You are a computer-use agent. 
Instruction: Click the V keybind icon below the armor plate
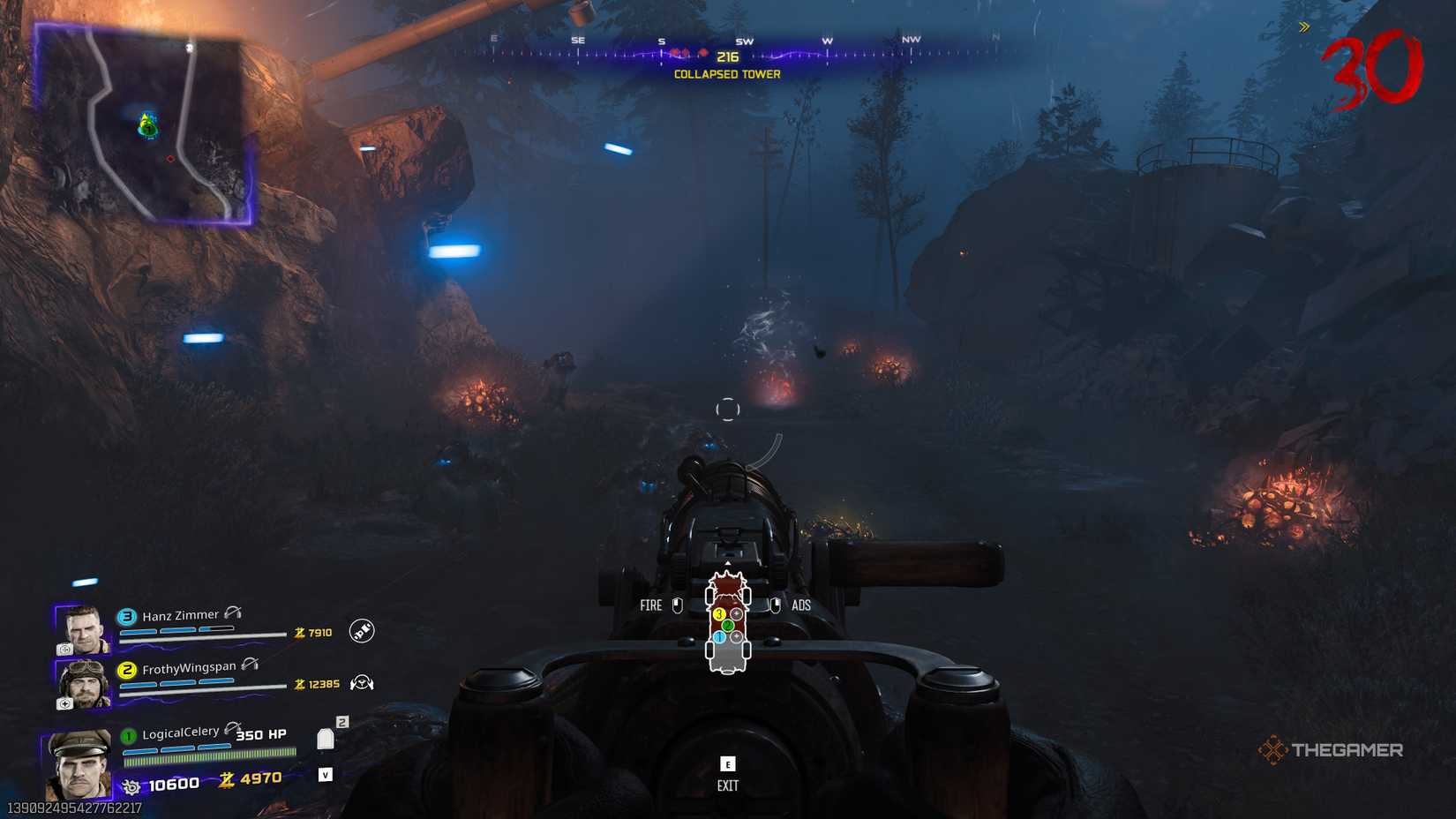(325, 774)
